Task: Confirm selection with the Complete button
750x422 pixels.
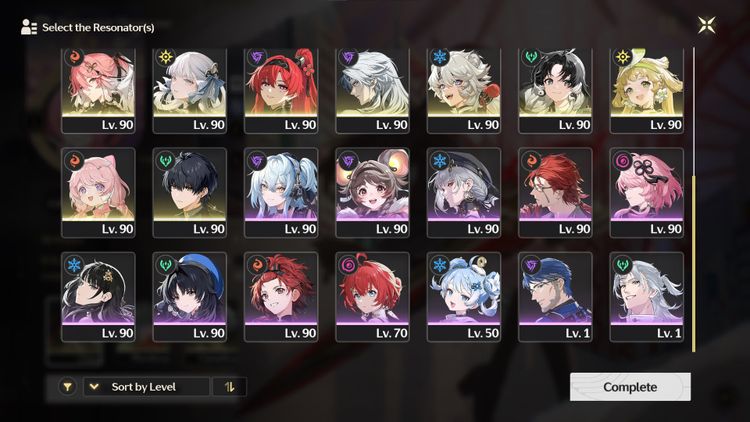Action: click(x=630, y=387)
